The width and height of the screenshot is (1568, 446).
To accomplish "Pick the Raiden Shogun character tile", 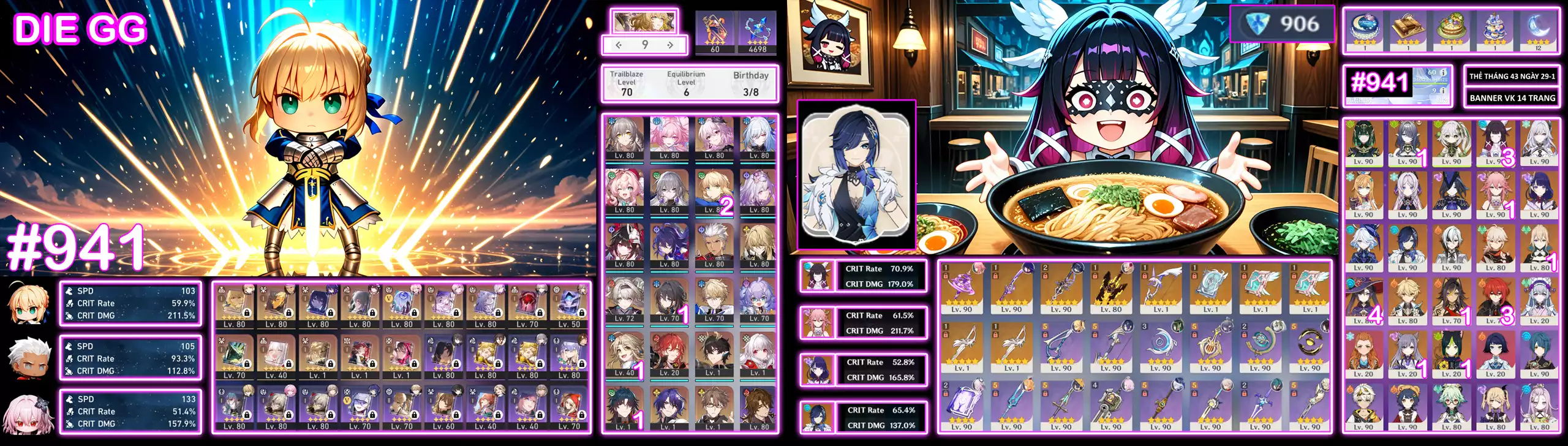I will (x=1539, y=195).
